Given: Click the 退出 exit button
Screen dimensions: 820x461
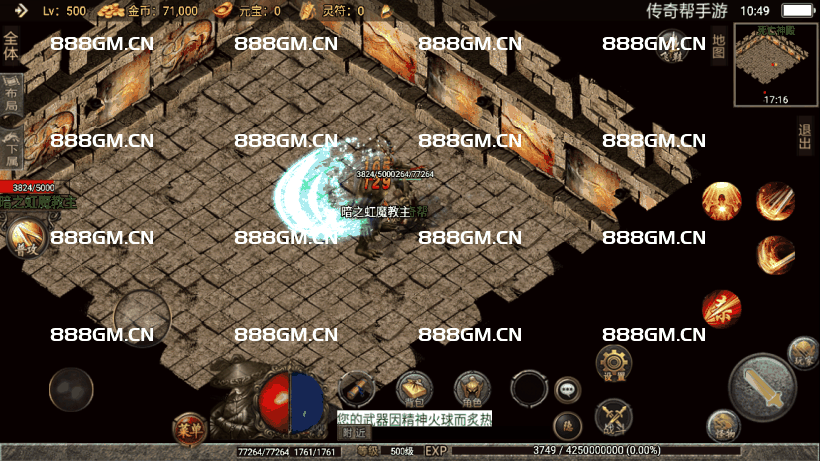Looking at the screenshot, I should [805, 135].
